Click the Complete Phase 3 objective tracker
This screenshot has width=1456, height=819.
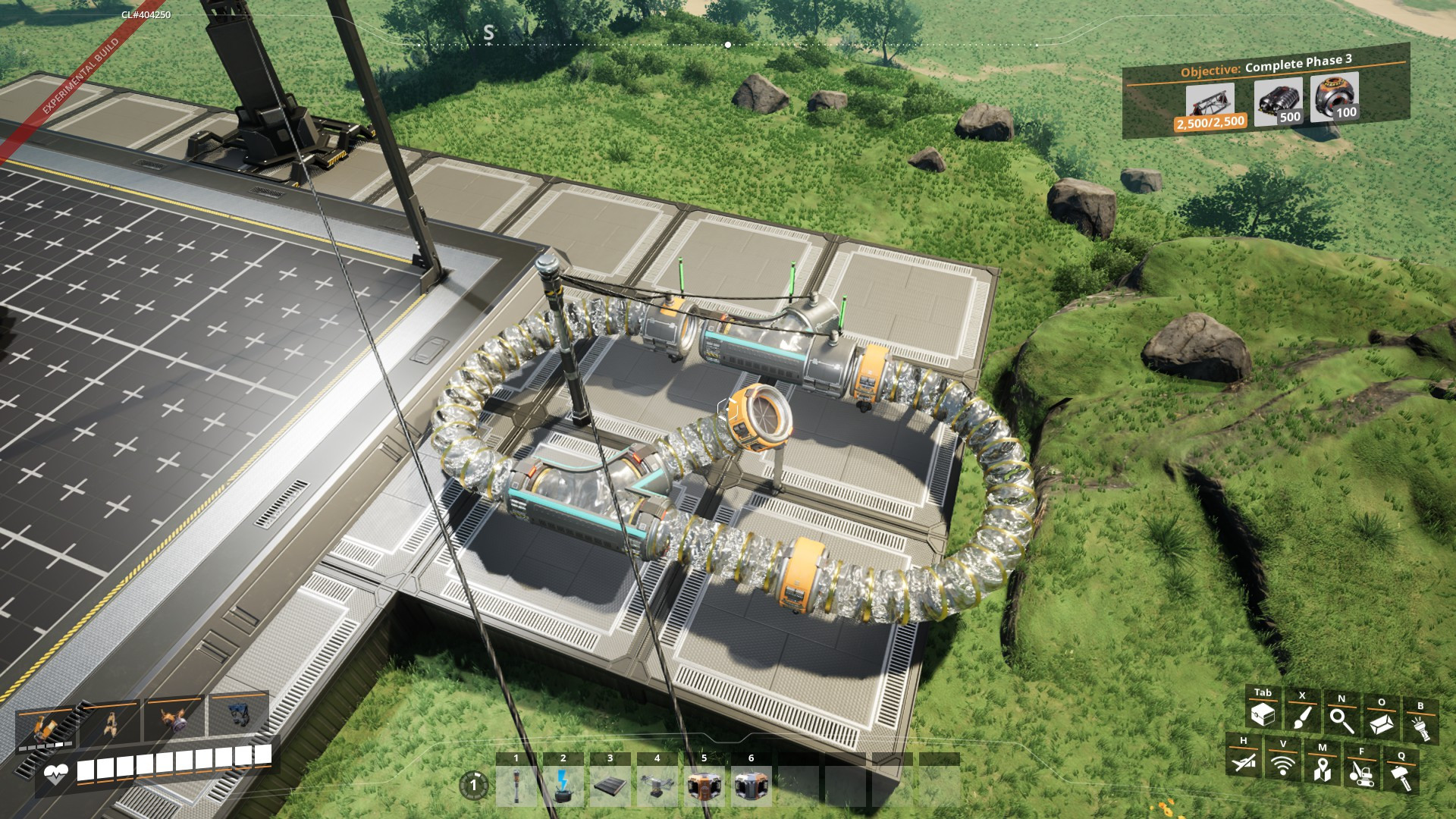pos(1266,91)
